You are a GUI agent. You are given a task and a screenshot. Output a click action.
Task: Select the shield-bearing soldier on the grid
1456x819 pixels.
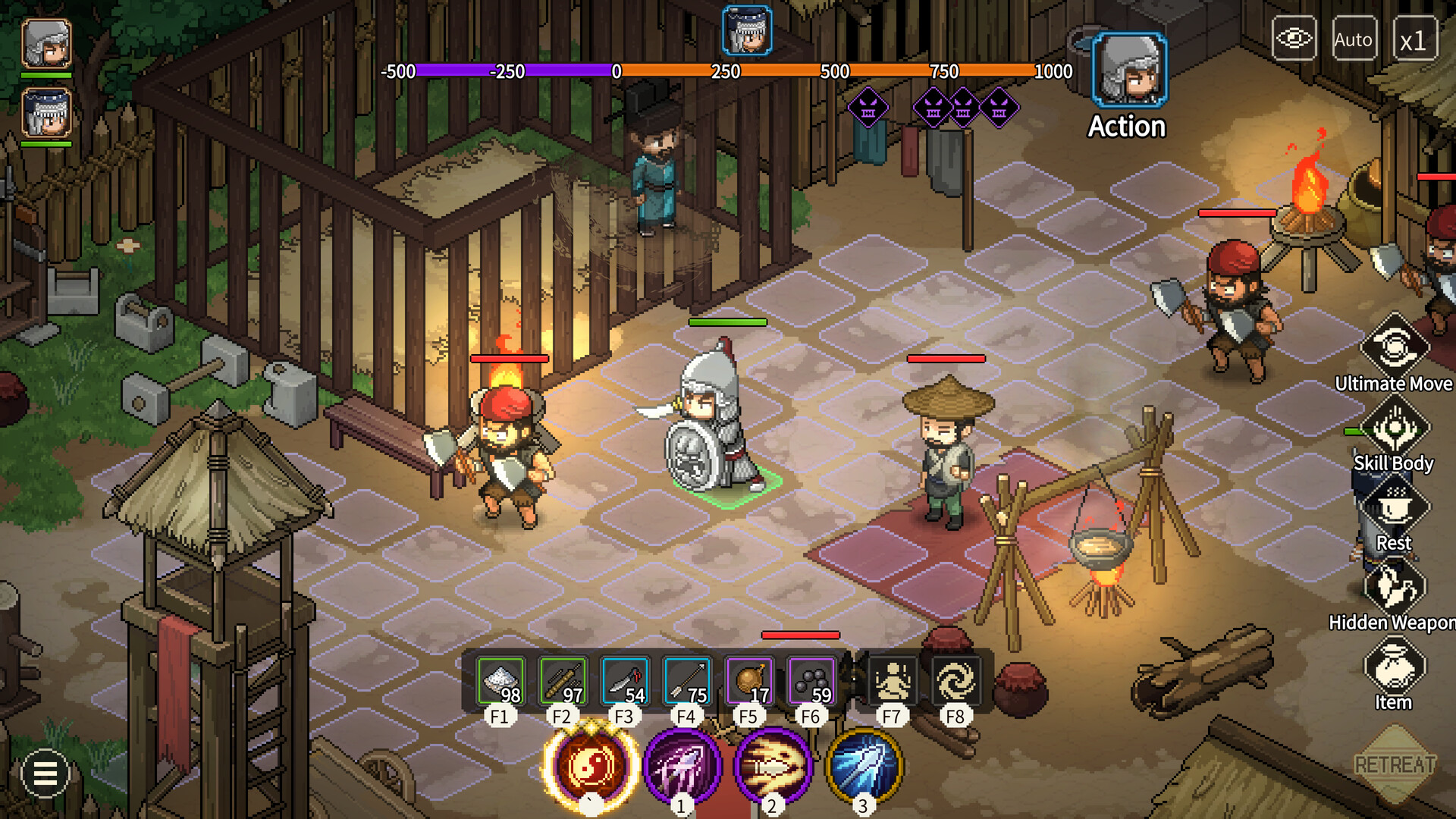click(709, 425)
